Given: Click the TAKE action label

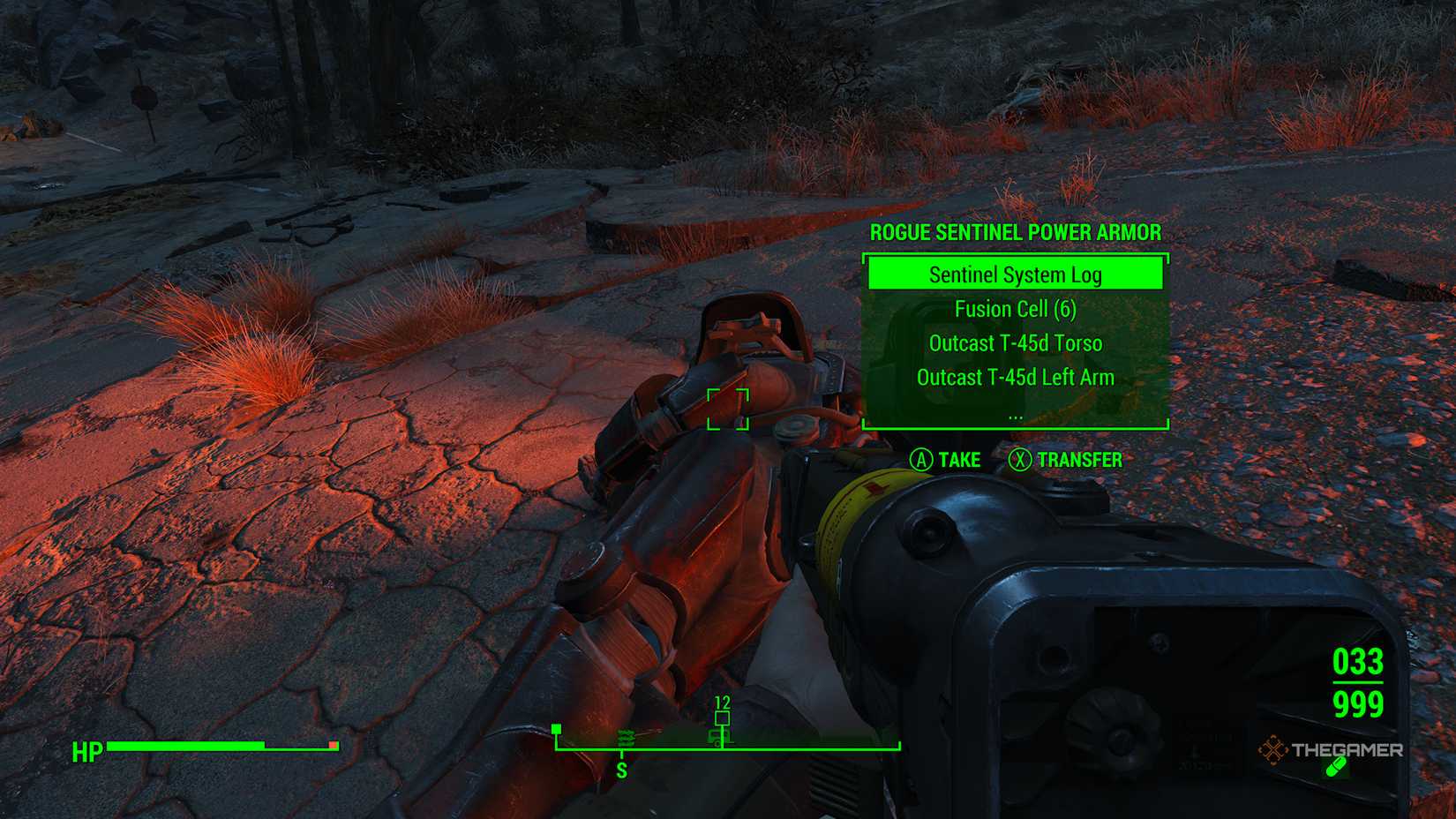Looking at the screenshot, I should tap(961, 460).
